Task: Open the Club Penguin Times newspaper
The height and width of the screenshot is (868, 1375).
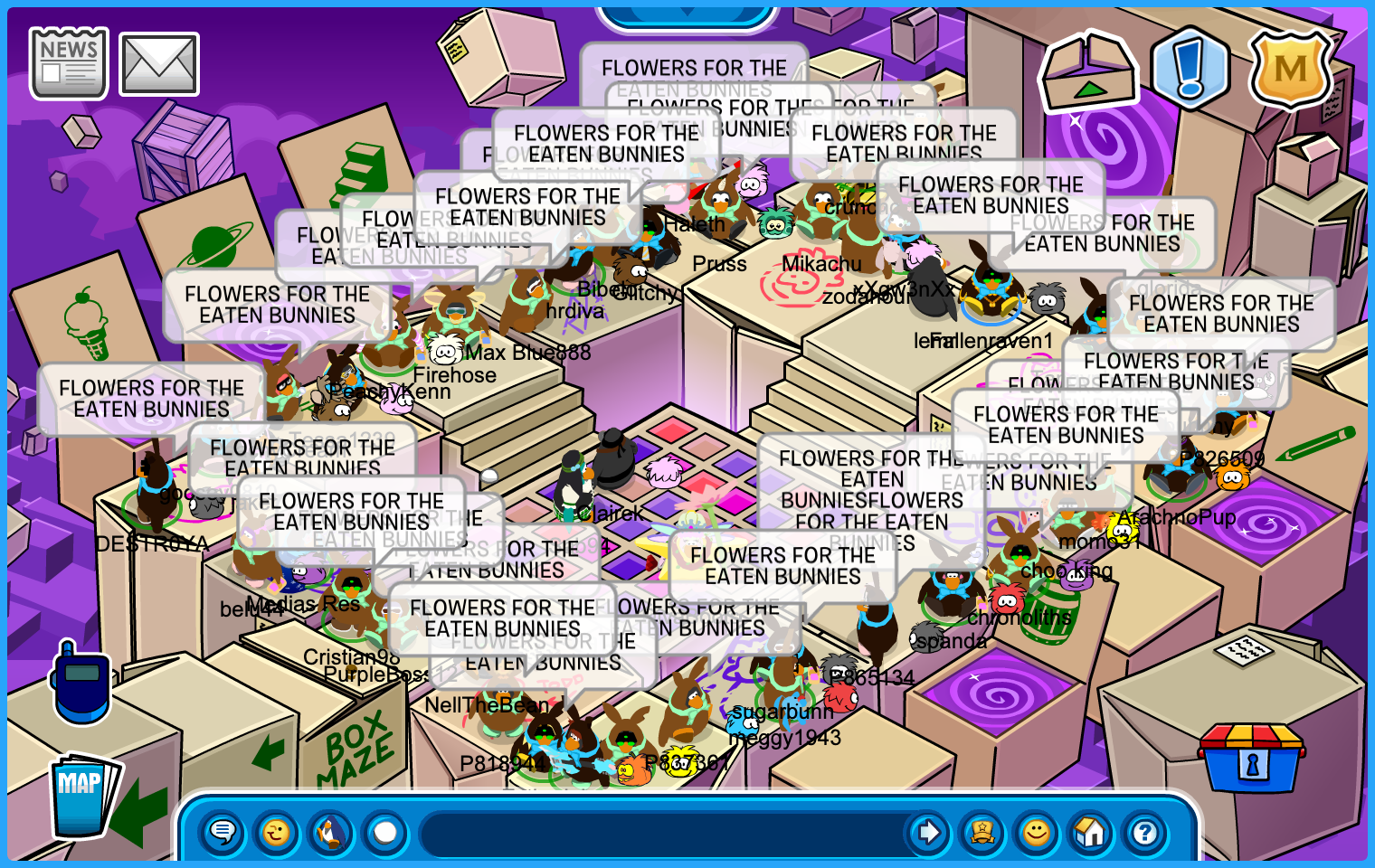Action: [x=69, y=63]
